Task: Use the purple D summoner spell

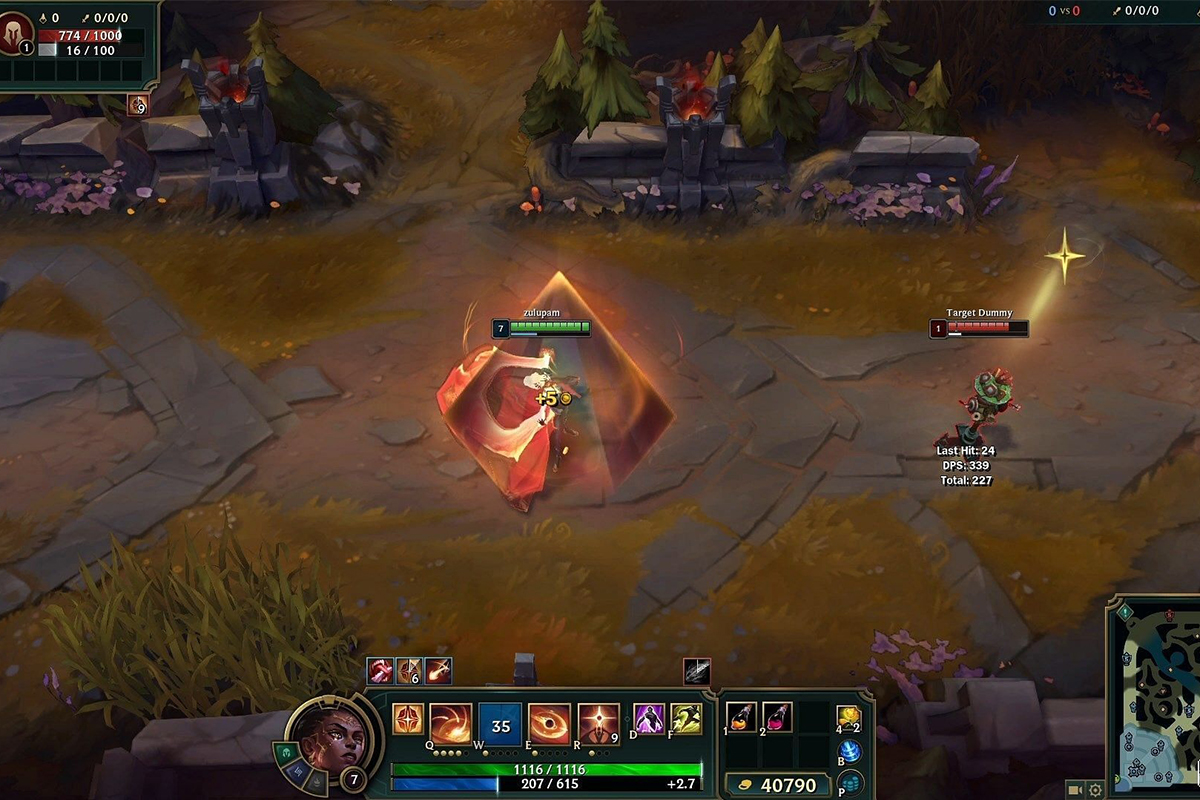Action: tap(649, 719)
